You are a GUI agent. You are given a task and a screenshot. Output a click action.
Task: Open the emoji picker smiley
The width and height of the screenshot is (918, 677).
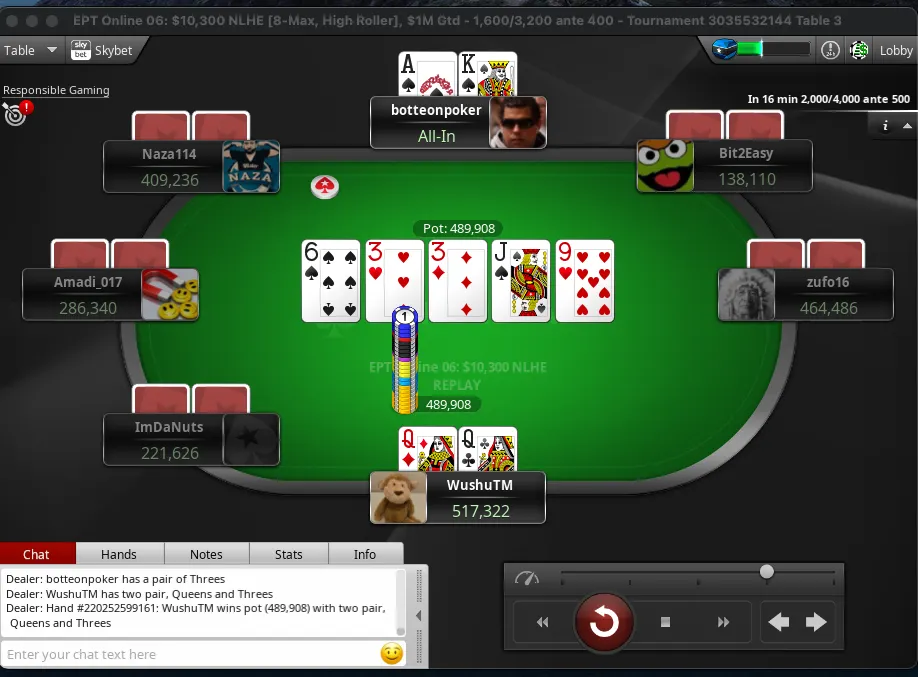click(392, 654)
